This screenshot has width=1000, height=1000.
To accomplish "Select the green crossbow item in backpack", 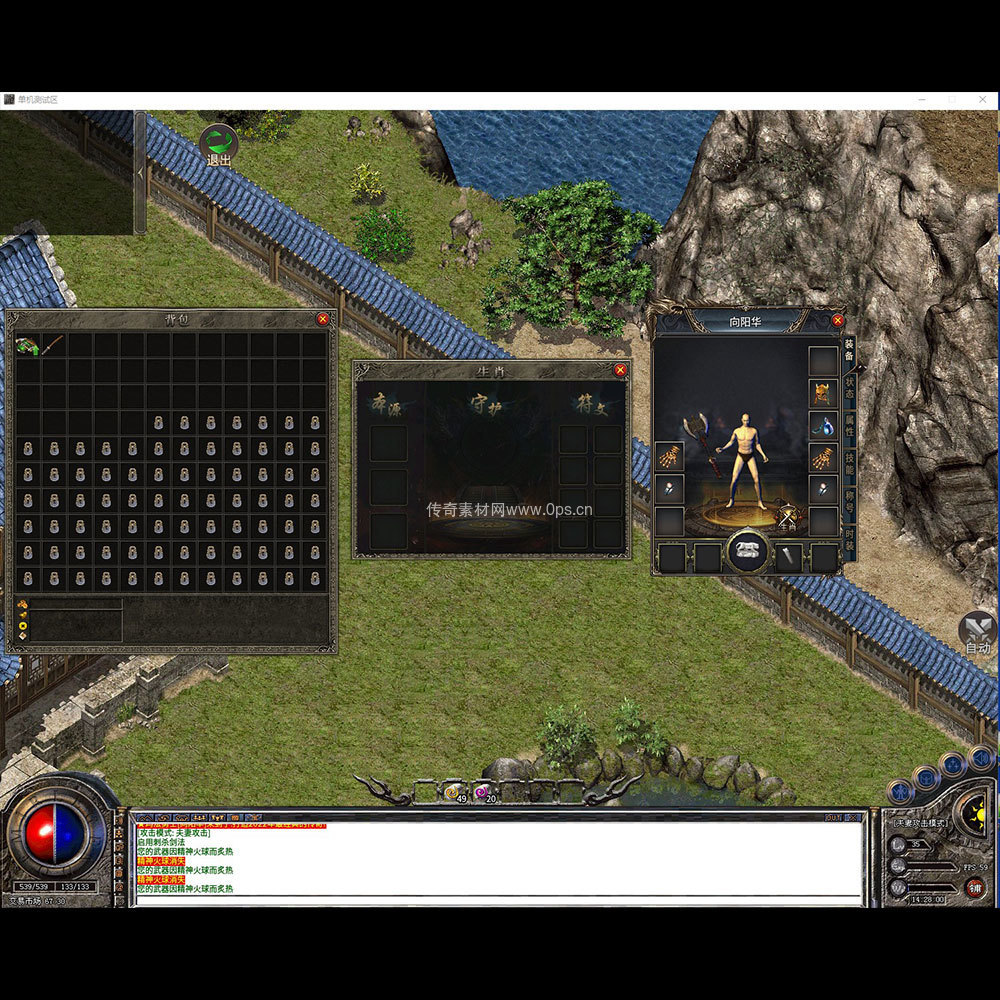I will point(27,345).
